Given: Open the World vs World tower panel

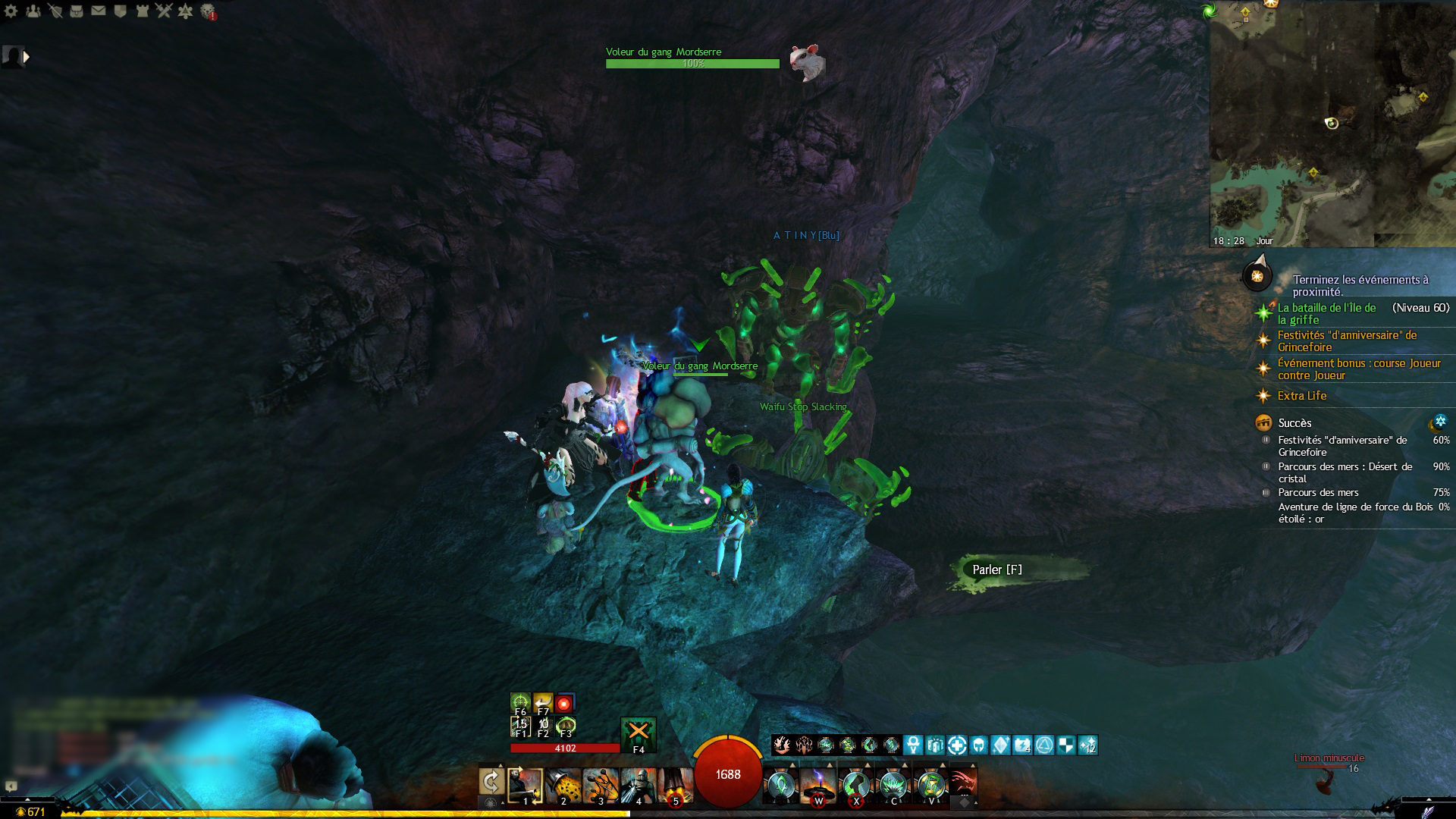Looking at the screenshot, I should [x=141, y=11].
